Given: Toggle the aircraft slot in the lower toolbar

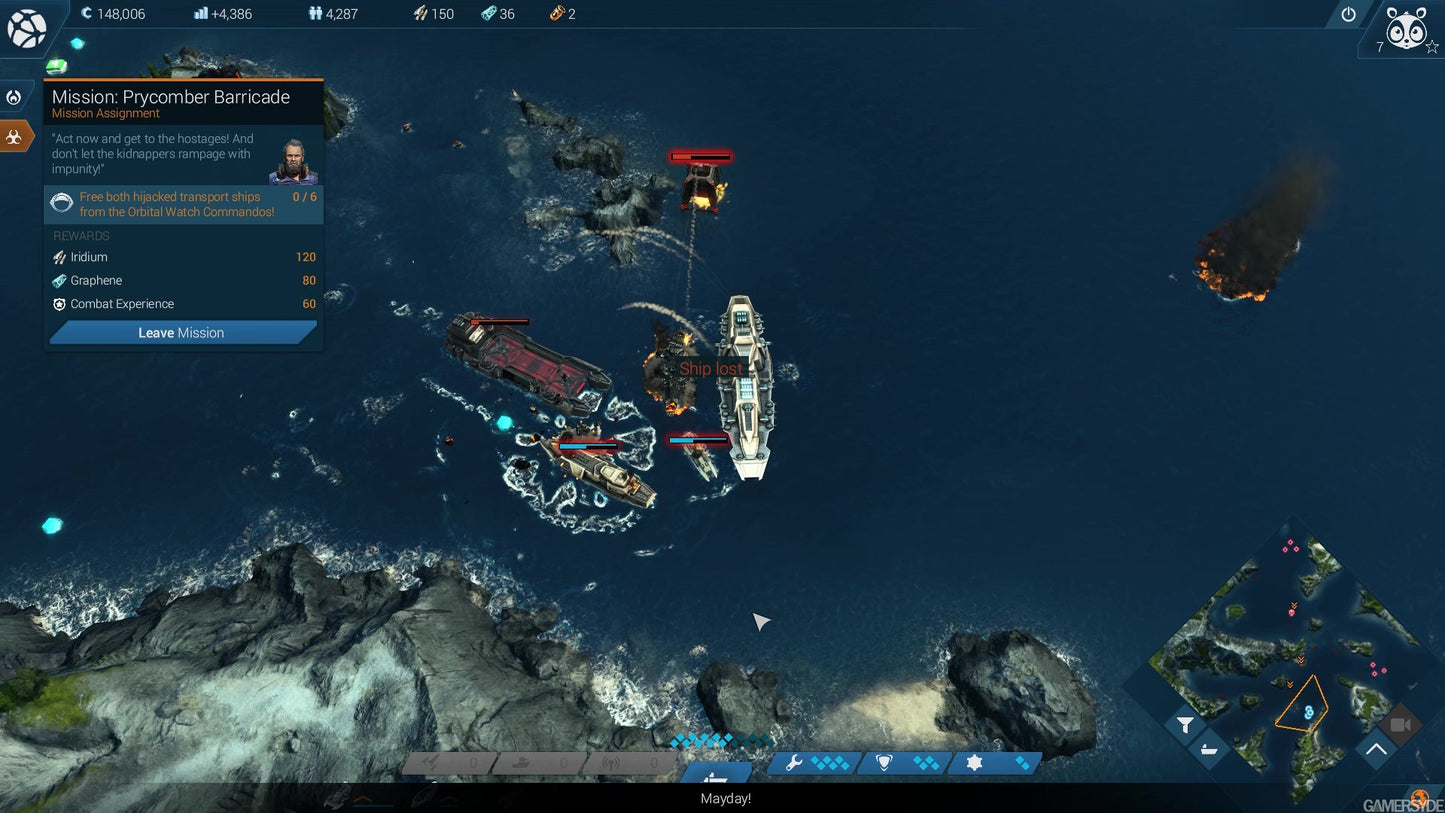Looking at the screenshot, I should point(430,762).
